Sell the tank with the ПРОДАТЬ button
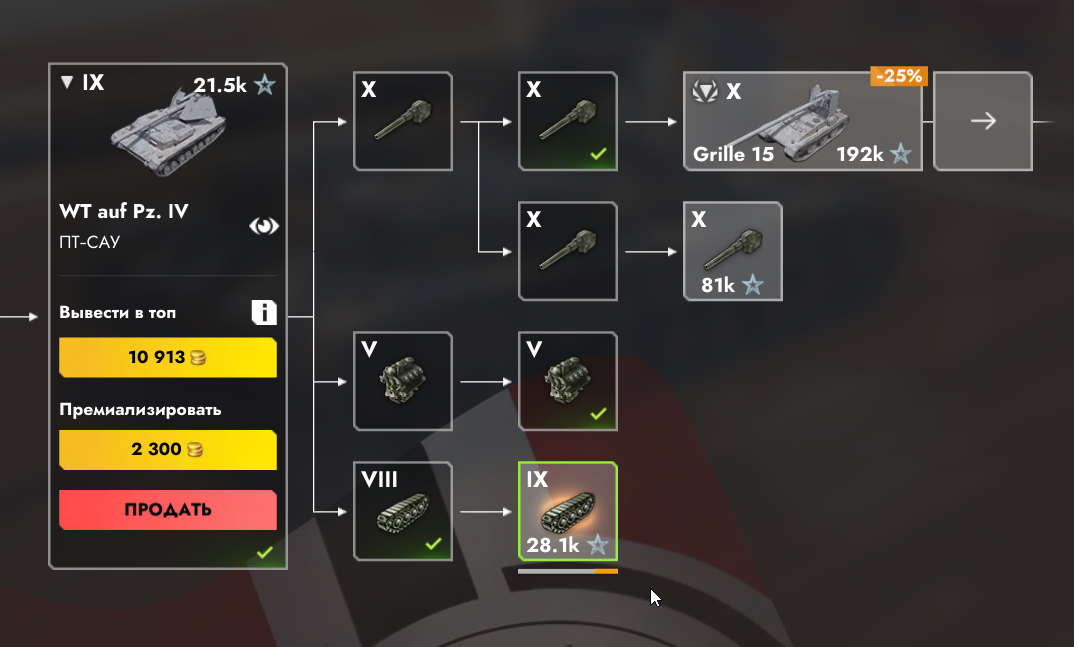The height and width of the screenshot is (647, 1074). coord(168,509)
